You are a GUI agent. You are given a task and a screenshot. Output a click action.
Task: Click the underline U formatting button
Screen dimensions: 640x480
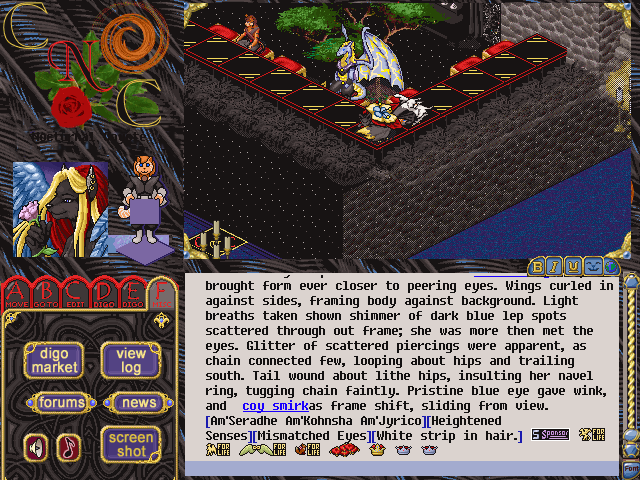572,266
